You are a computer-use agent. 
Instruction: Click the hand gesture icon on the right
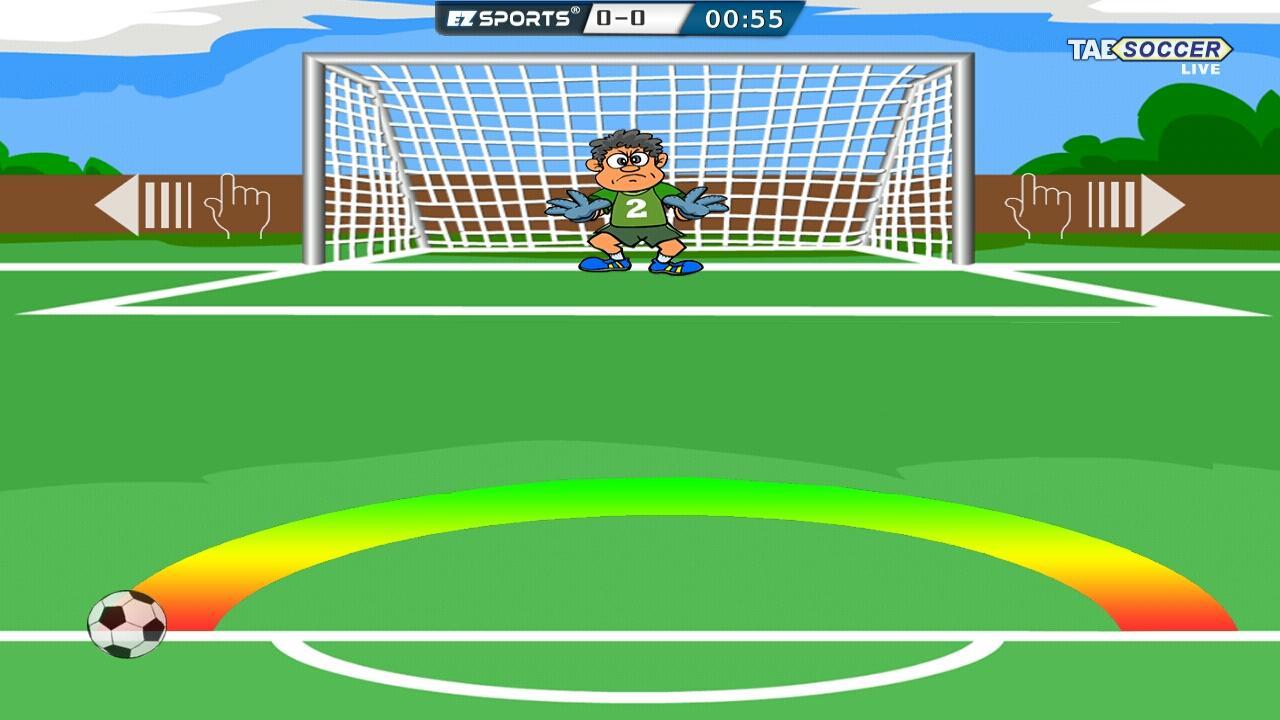tap(1040, 203)
